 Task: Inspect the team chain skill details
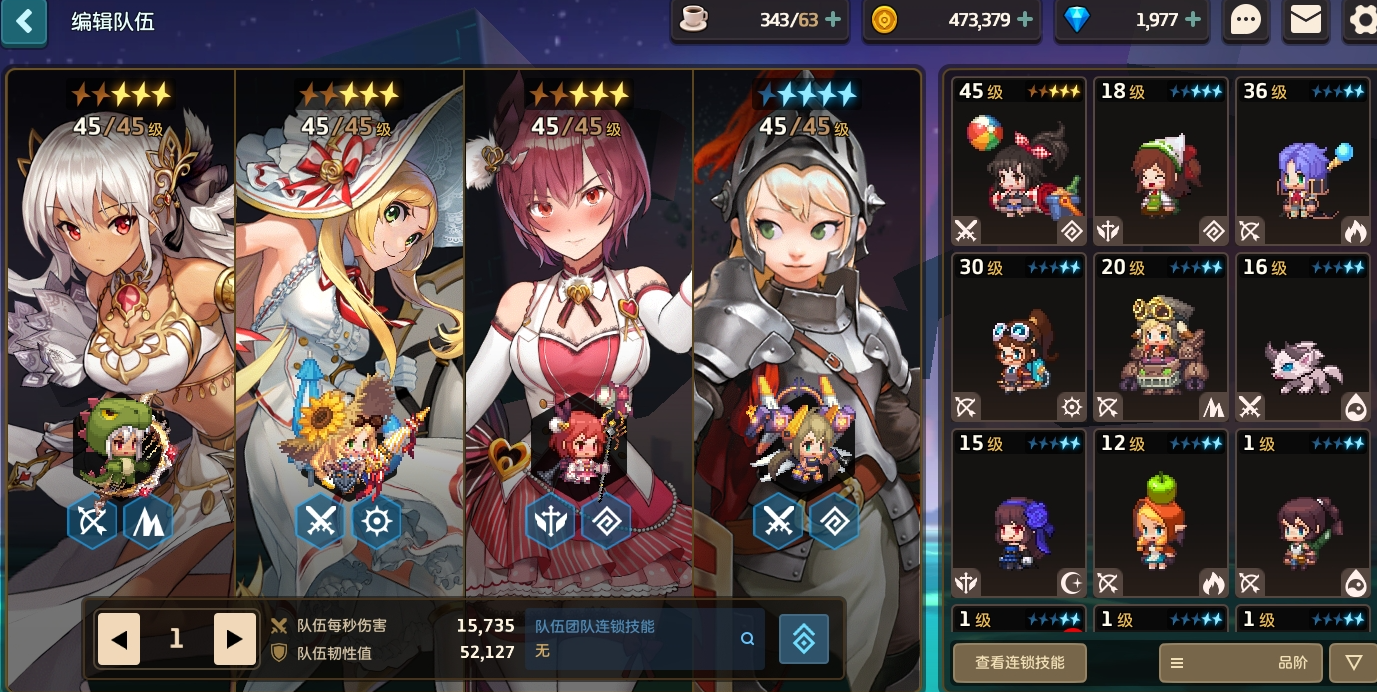click(747, 639)
